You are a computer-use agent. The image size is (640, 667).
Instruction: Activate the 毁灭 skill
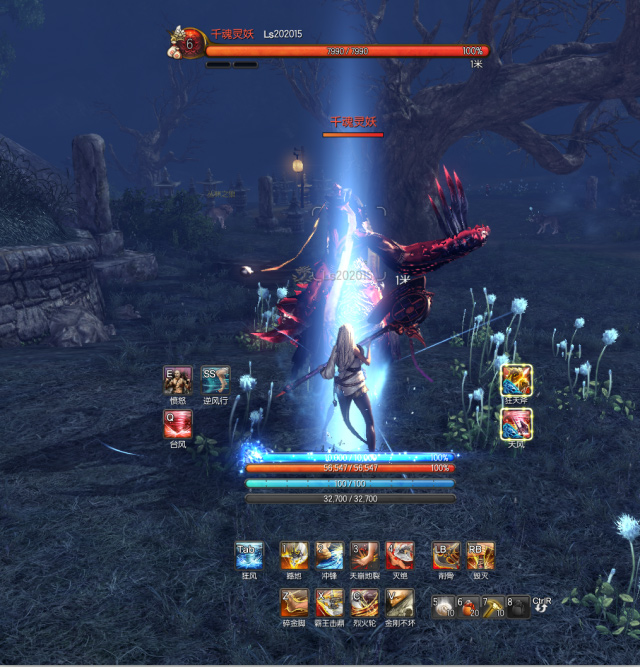pos(480,555)
